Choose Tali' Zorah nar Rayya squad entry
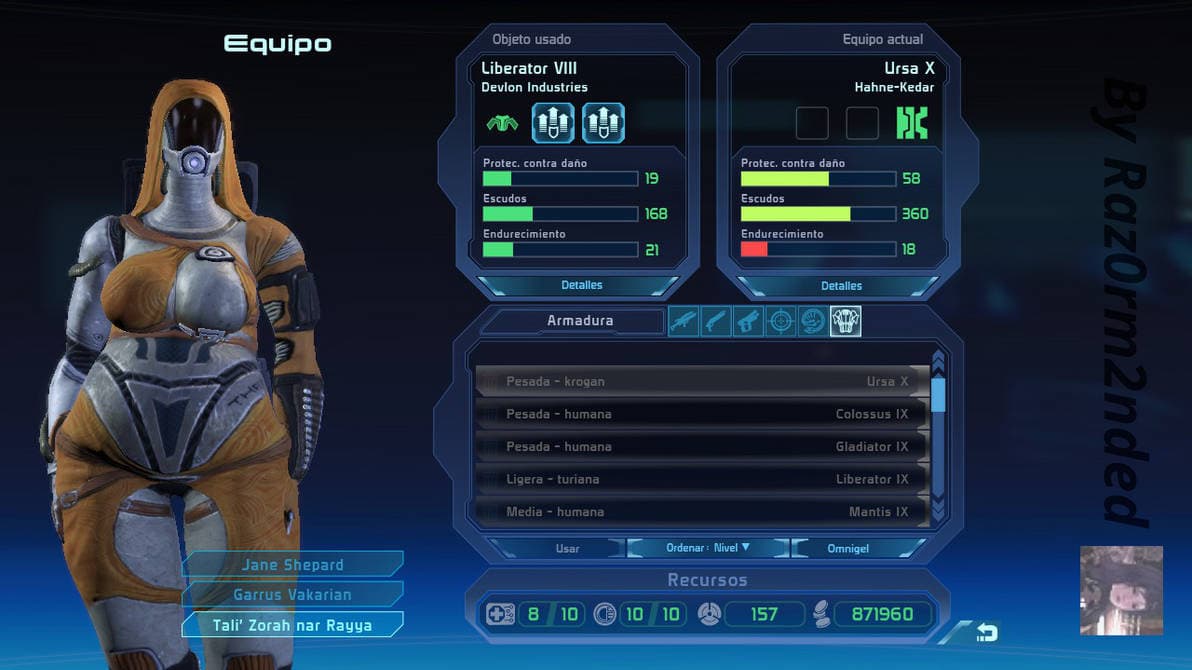 coord(292,625)
